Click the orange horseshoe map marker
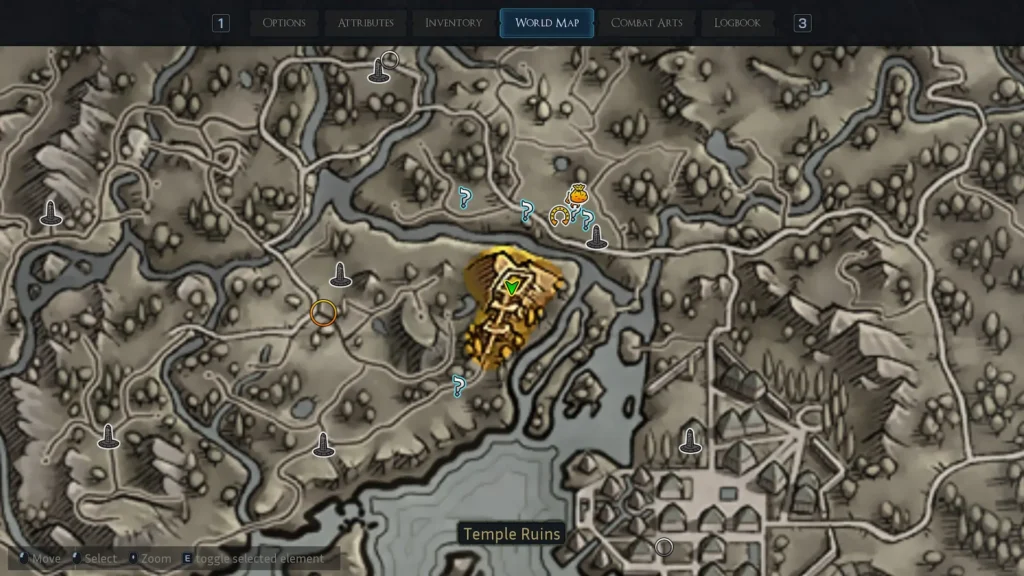This screenshot has width=1024, height=576. (x=560, y=215)
